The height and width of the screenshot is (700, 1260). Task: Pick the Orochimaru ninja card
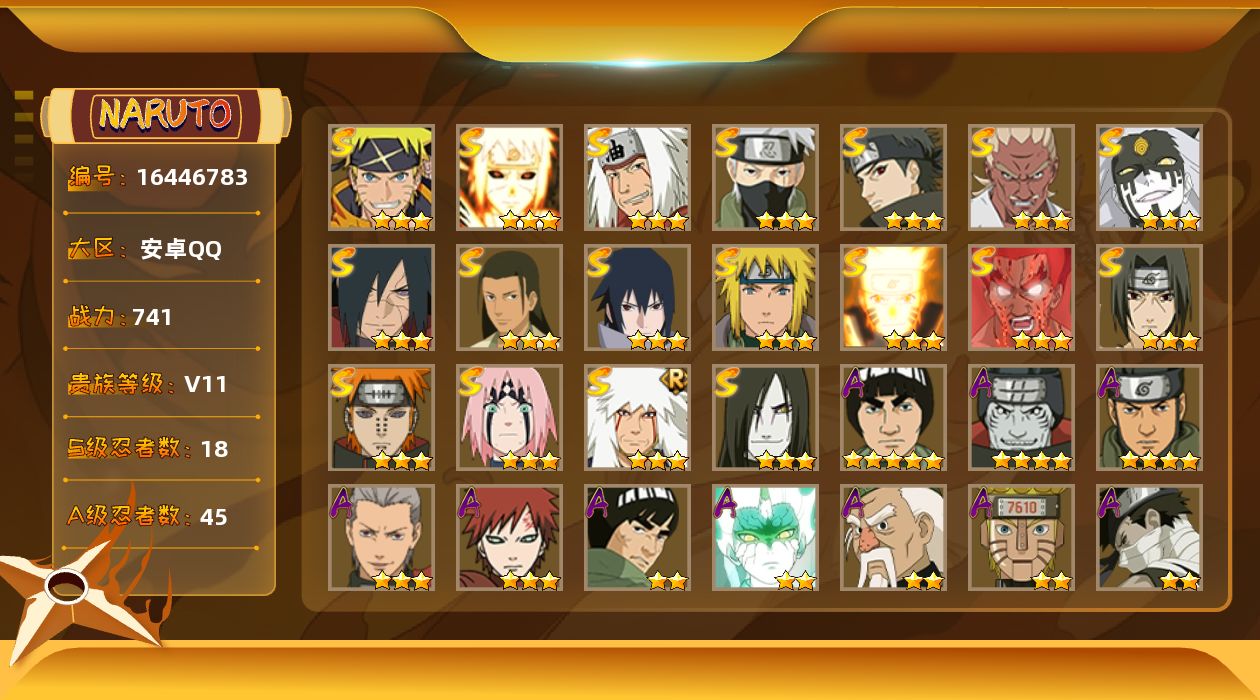tap(765, 417)
